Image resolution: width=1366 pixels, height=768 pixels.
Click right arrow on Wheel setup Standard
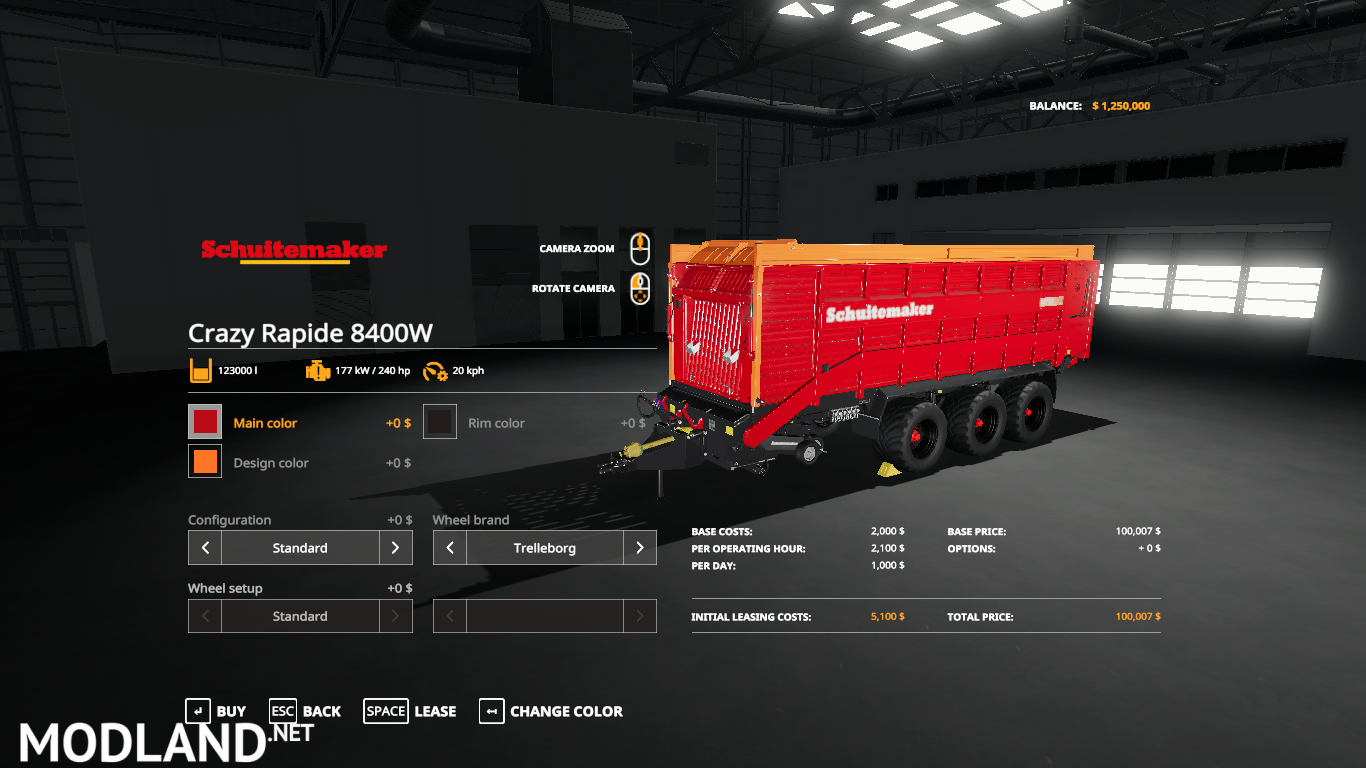coord(395,615)
